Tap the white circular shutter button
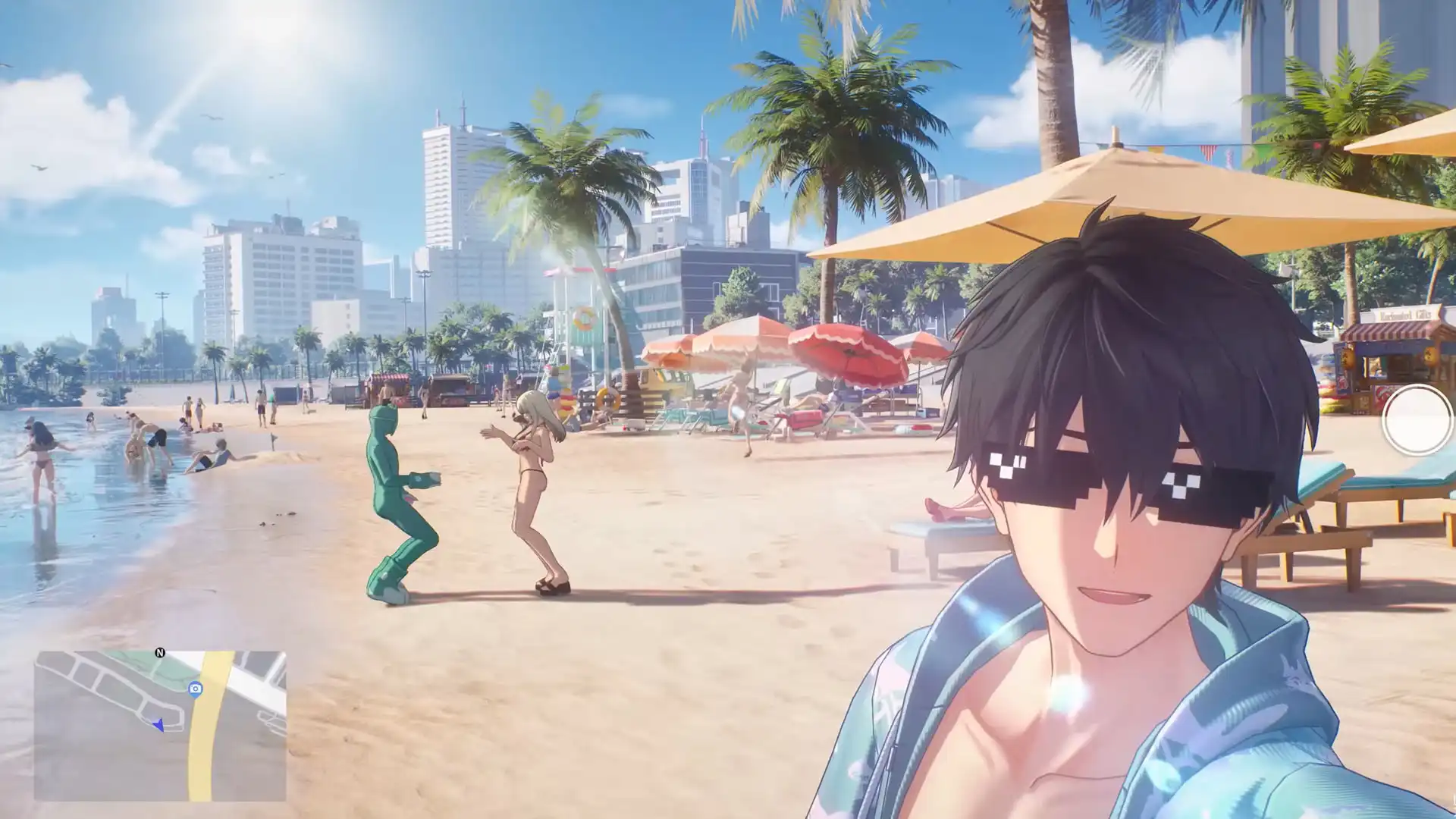 pyautogui.click(x=1417, y=419)
